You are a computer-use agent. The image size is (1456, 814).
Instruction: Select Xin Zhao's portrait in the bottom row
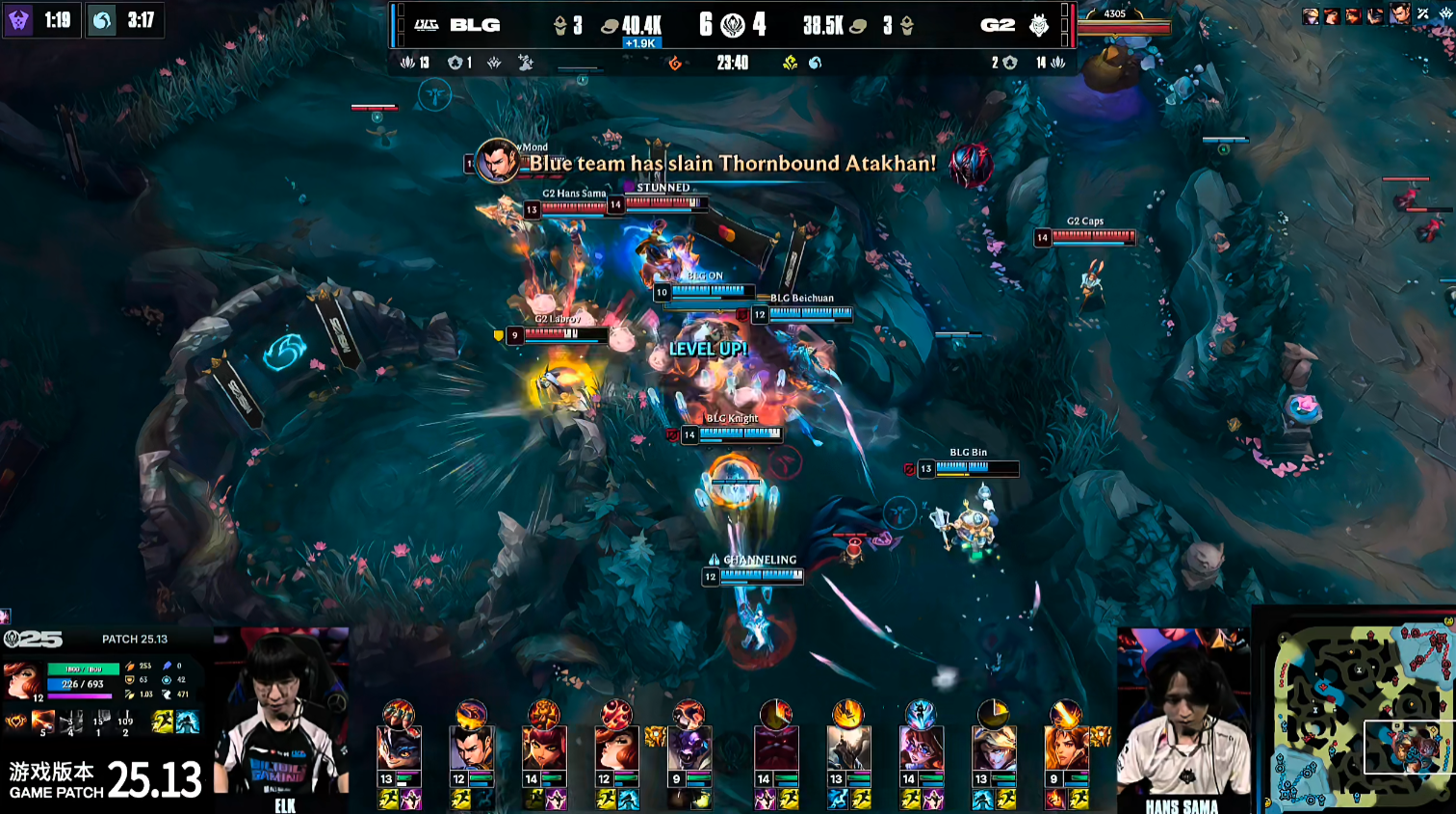(471, 749)
